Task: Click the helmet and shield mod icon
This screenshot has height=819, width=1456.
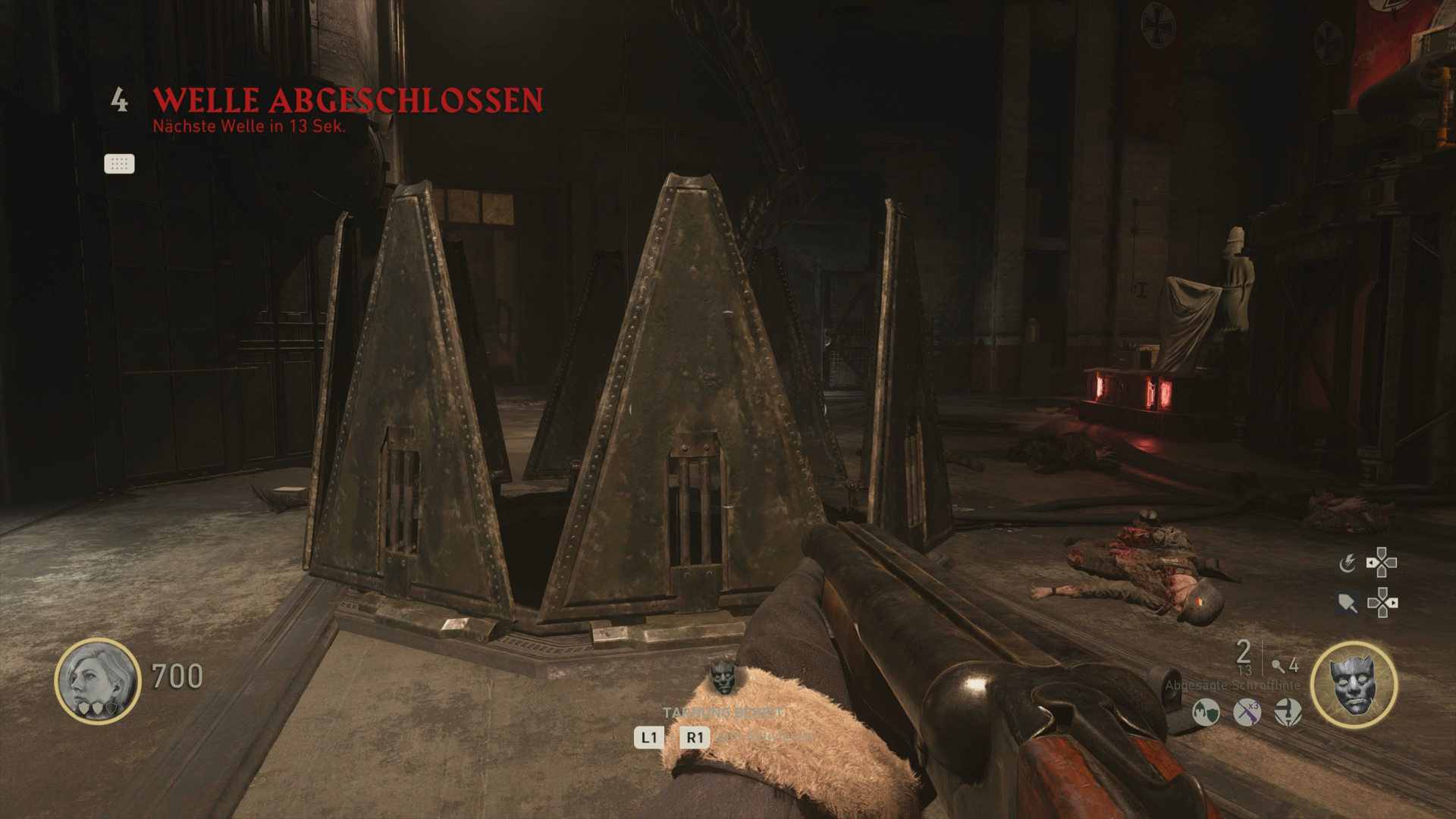Action: [x=1206, y=713]
